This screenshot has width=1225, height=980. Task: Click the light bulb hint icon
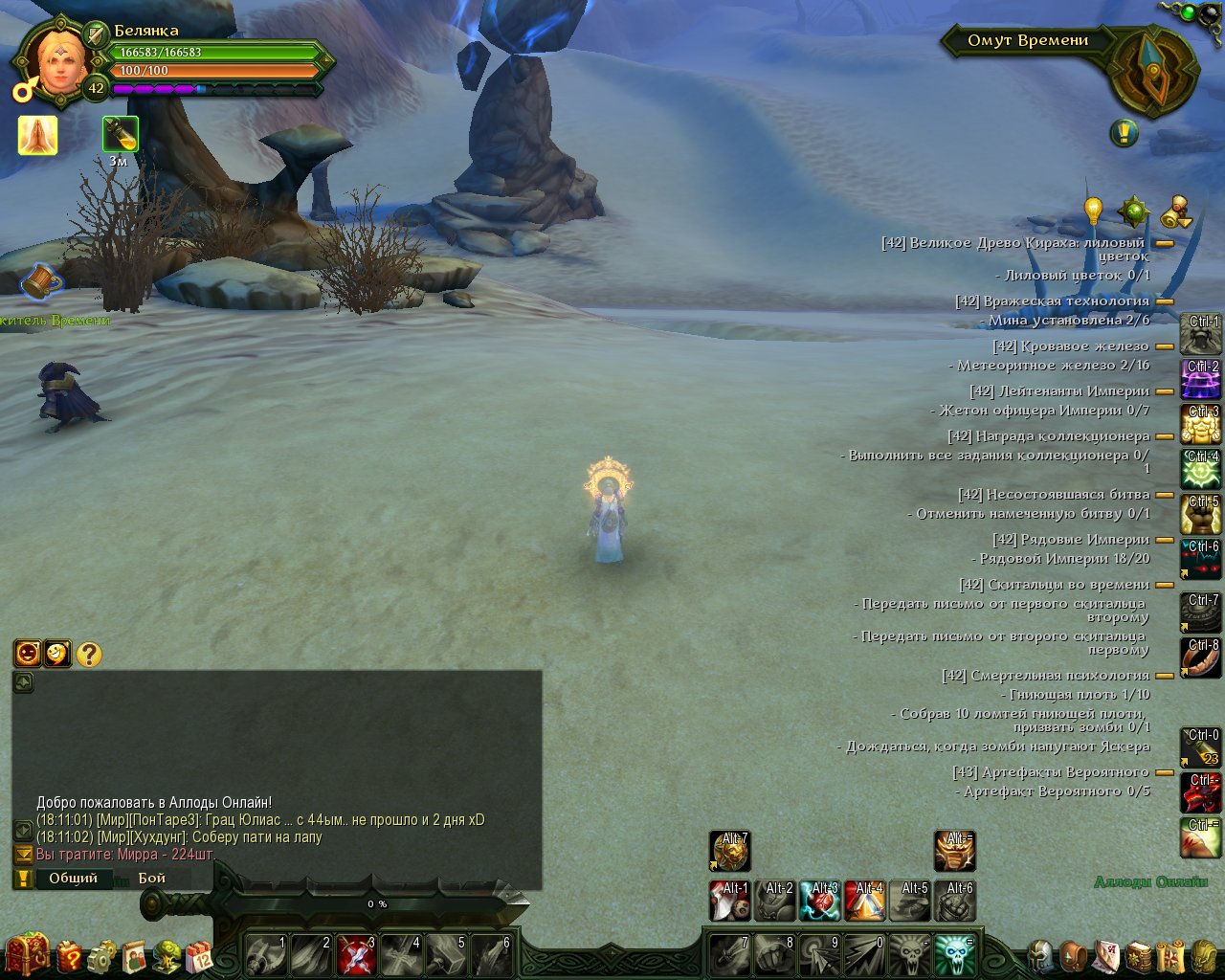[x=1093, y=210]
